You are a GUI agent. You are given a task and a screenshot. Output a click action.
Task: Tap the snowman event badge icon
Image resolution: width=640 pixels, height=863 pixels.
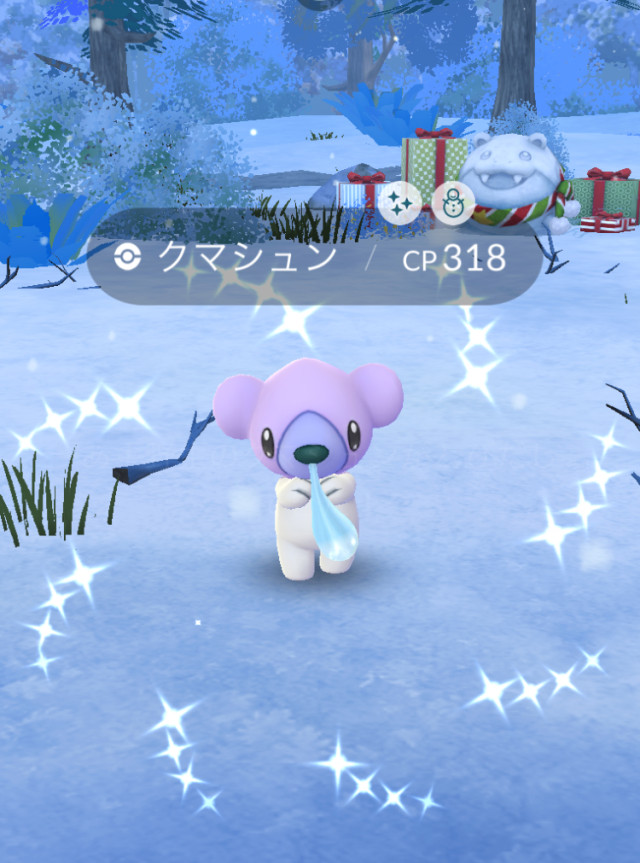pyautogui.click(x=452, y=204)
